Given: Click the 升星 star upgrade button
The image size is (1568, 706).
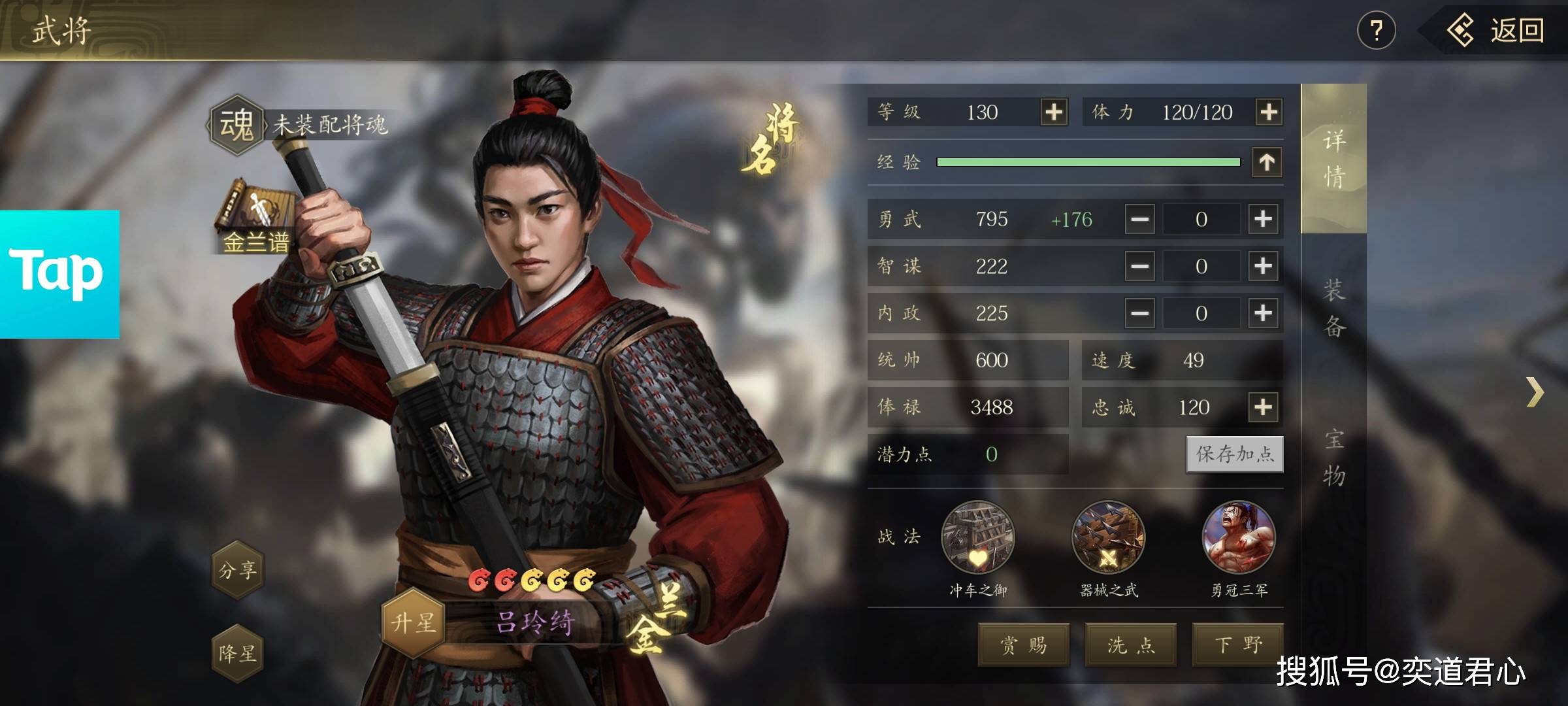Looking at the screenshot, I should coord(413,622).
